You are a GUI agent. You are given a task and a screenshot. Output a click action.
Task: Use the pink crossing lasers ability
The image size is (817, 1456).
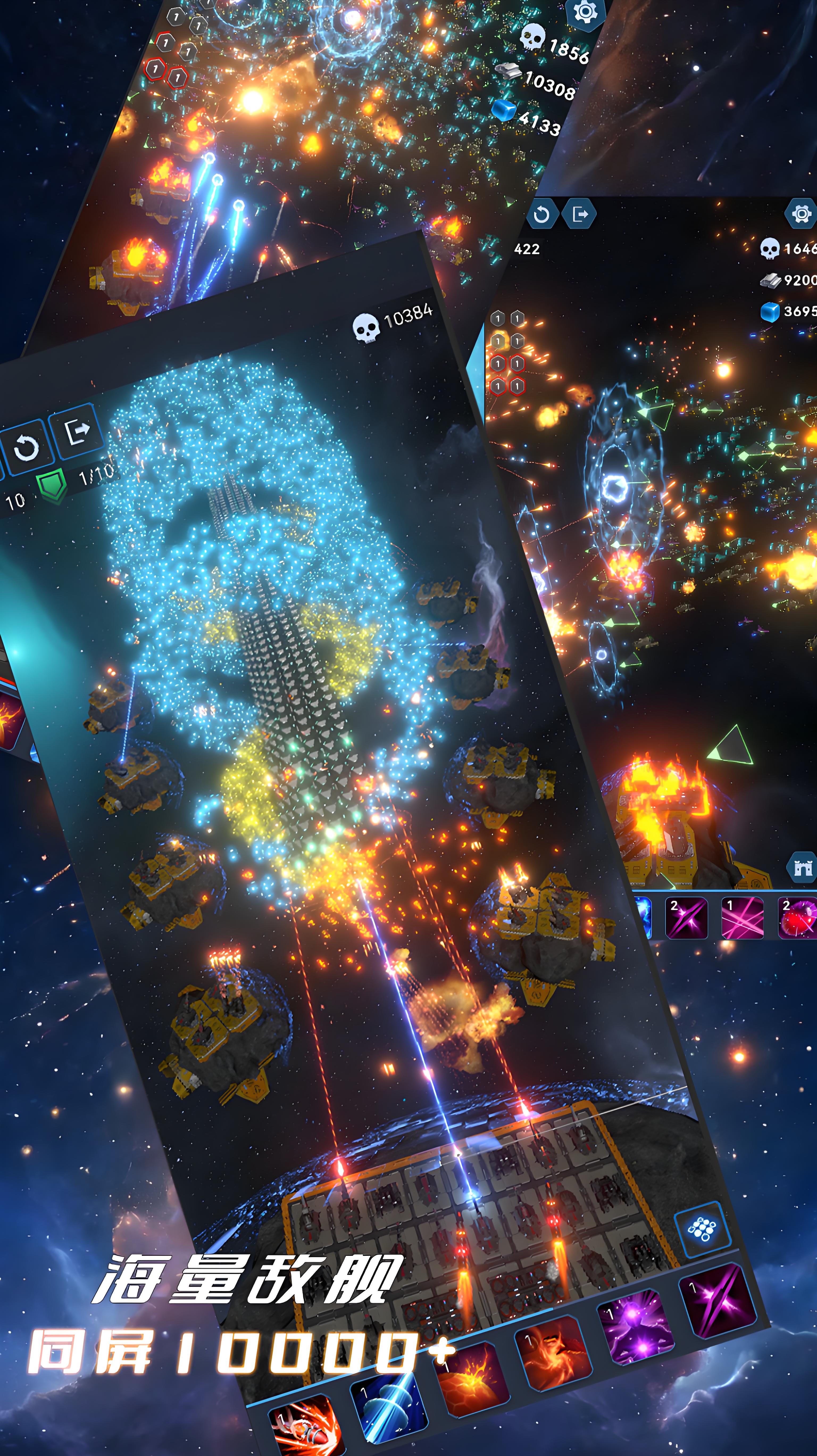tap(743, 918)
